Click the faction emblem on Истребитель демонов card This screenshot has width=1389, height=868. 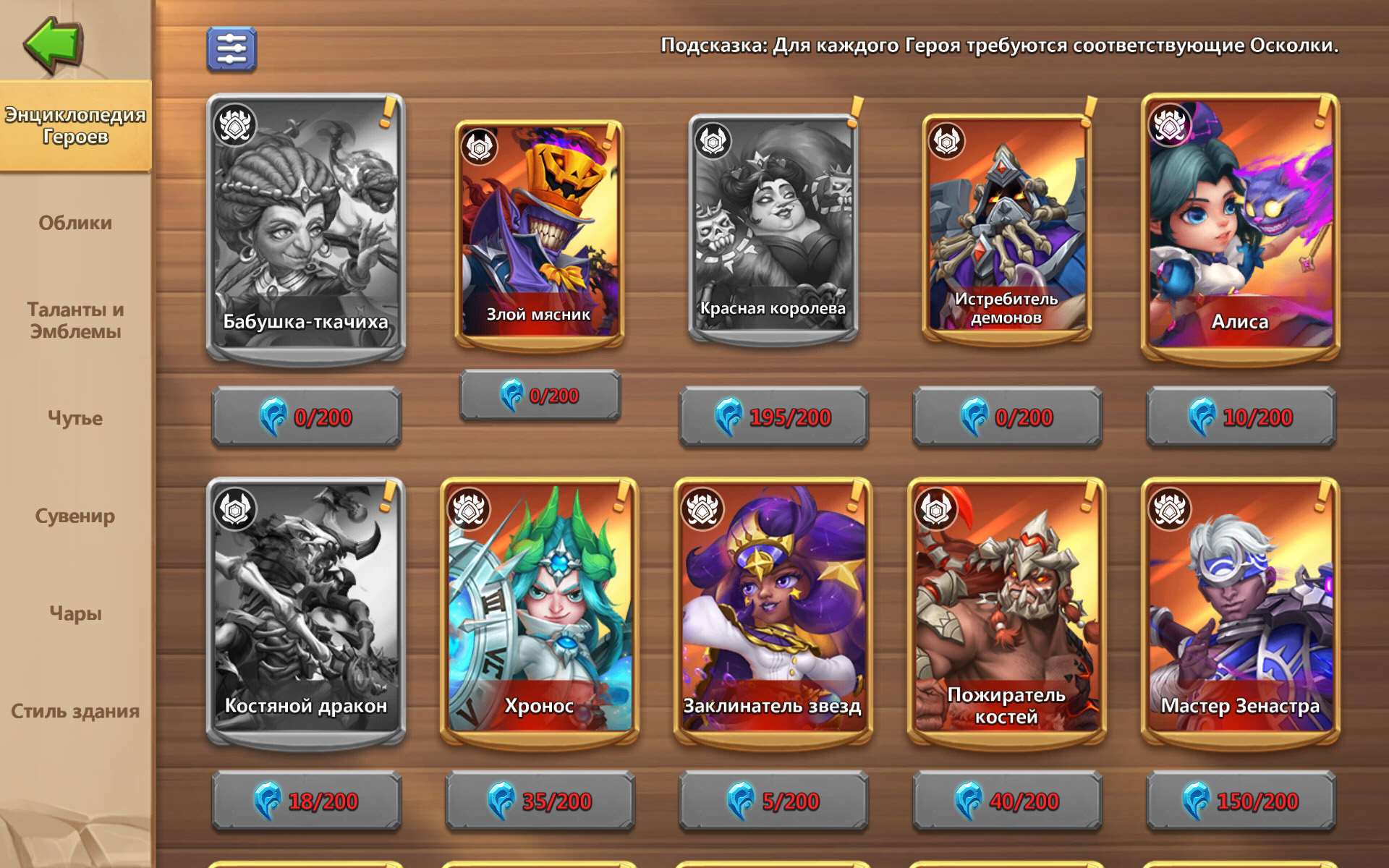[948, 140]
